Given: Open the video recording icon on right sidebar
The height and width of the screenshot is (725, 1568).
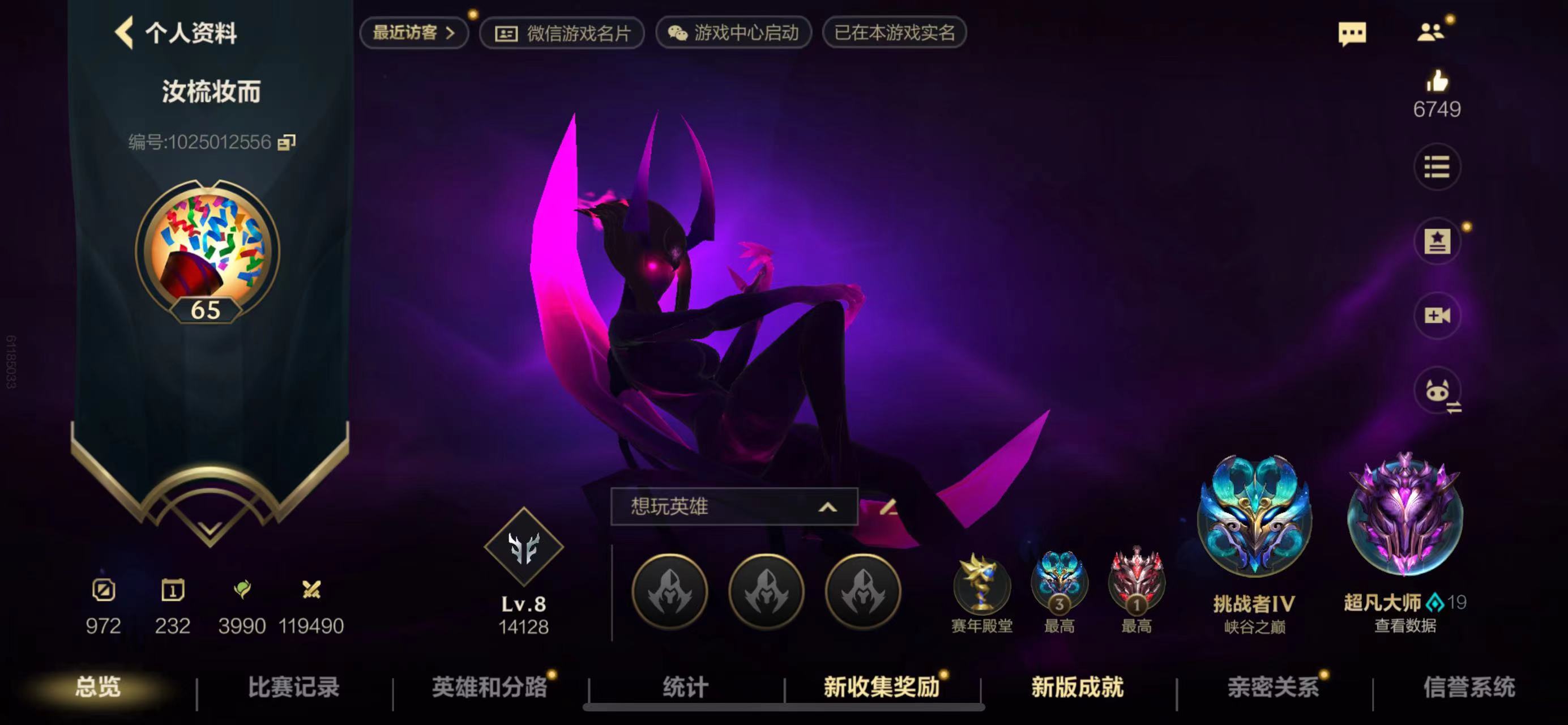Looking at the screenshot, I should pyautogui.click(x=1437, y=315).
